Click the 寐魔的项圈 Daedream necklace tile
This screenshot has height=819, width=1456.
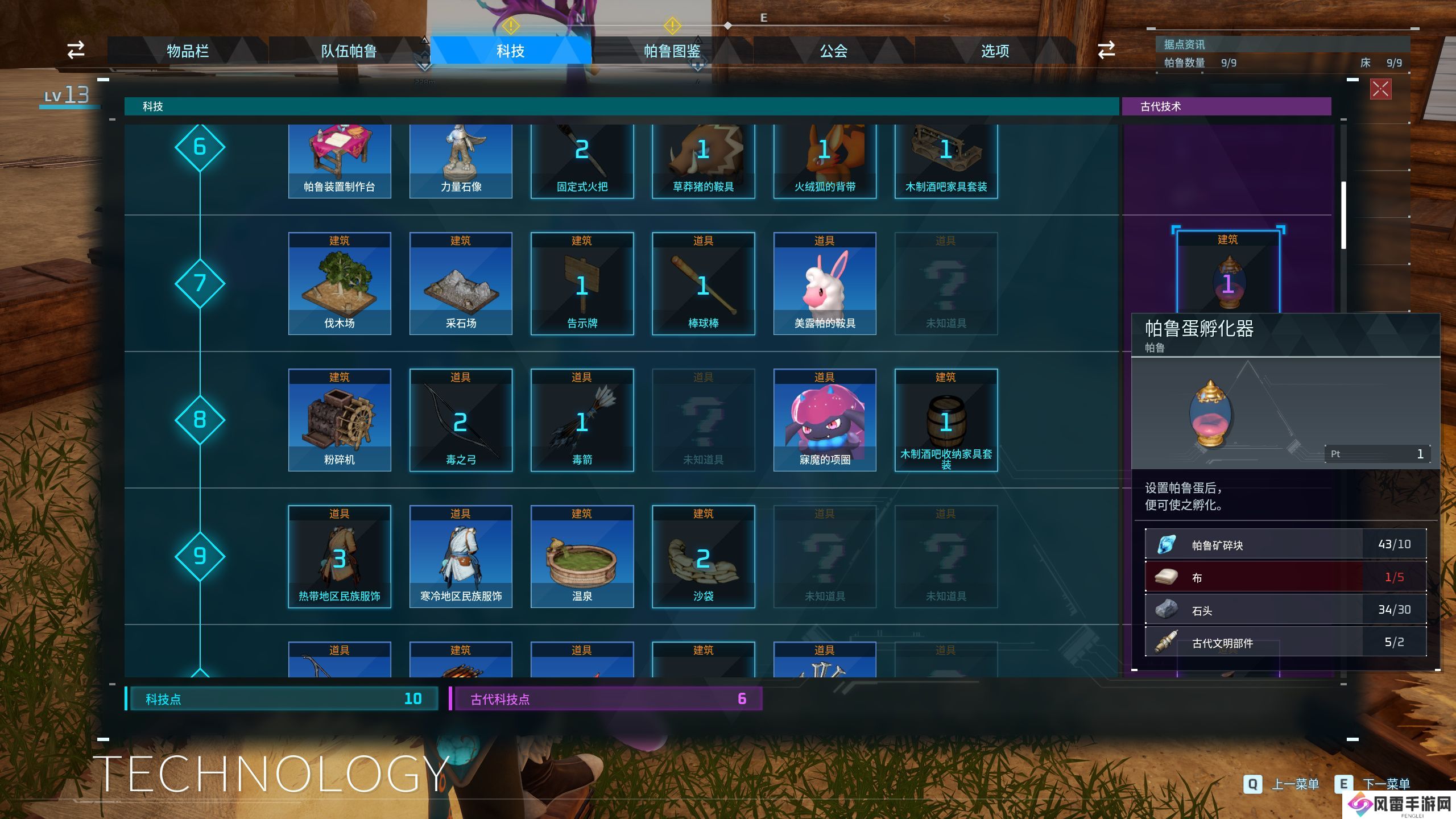click(825, 420)
